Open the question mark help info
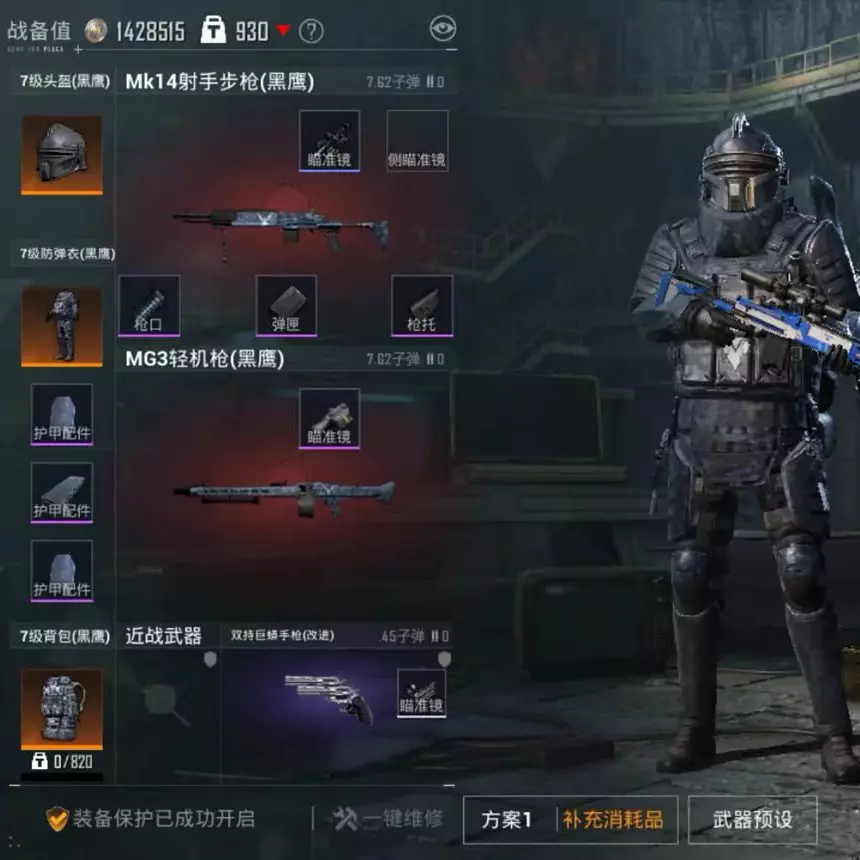The width and height of the screenshot is (860, 860). pos(311,31)
